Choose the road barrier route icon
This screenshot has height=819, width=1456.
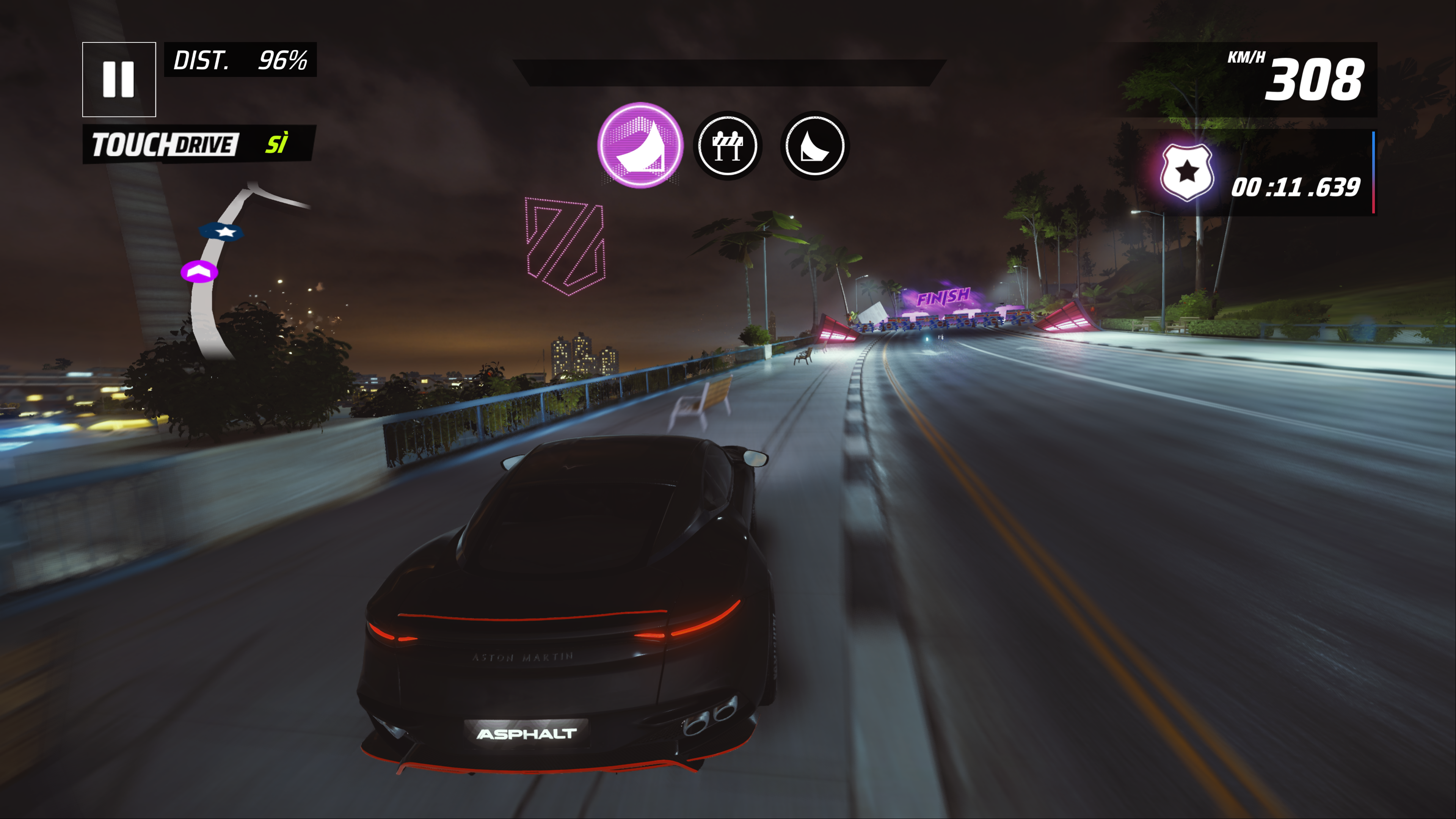(728, 146)
